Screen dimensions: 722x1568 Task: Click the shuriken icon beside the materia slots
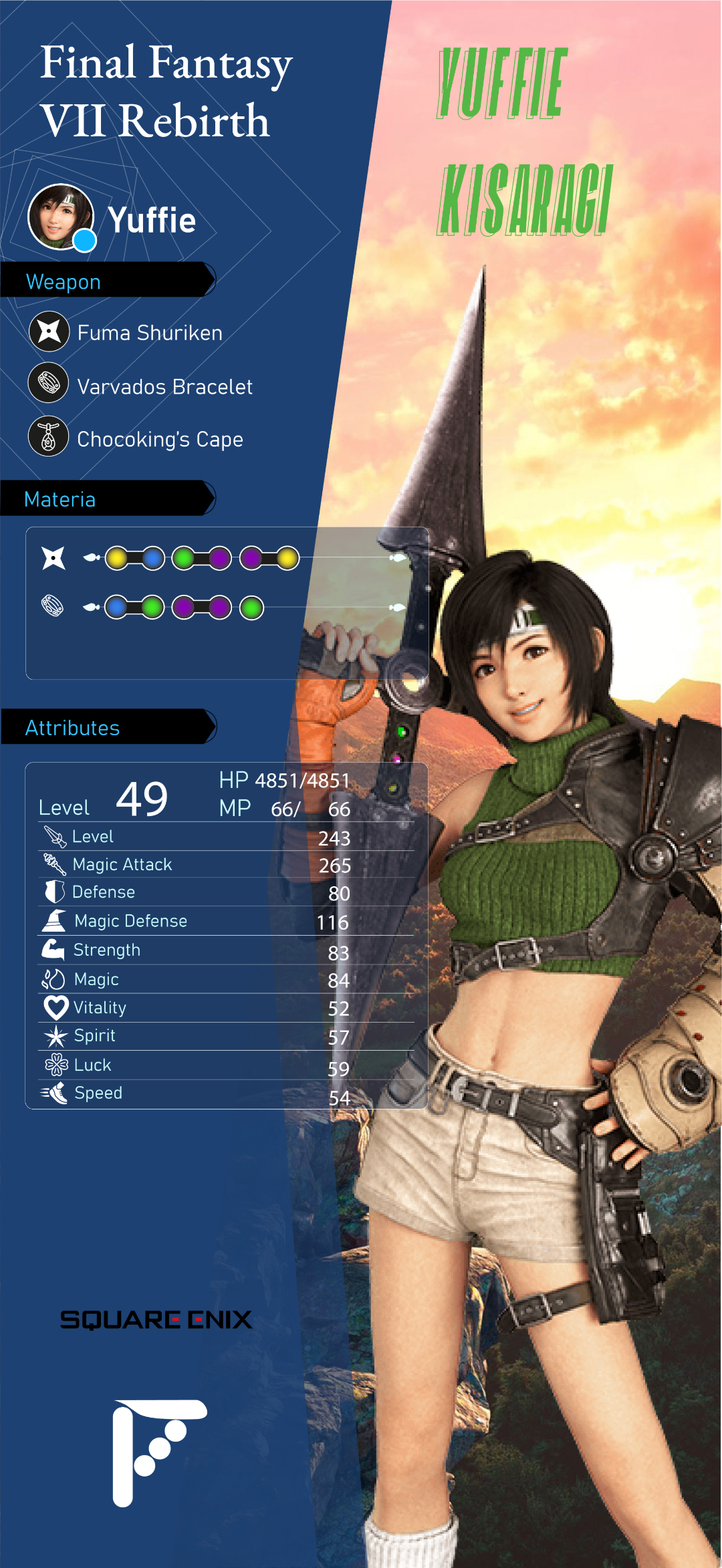coord(53,558)
